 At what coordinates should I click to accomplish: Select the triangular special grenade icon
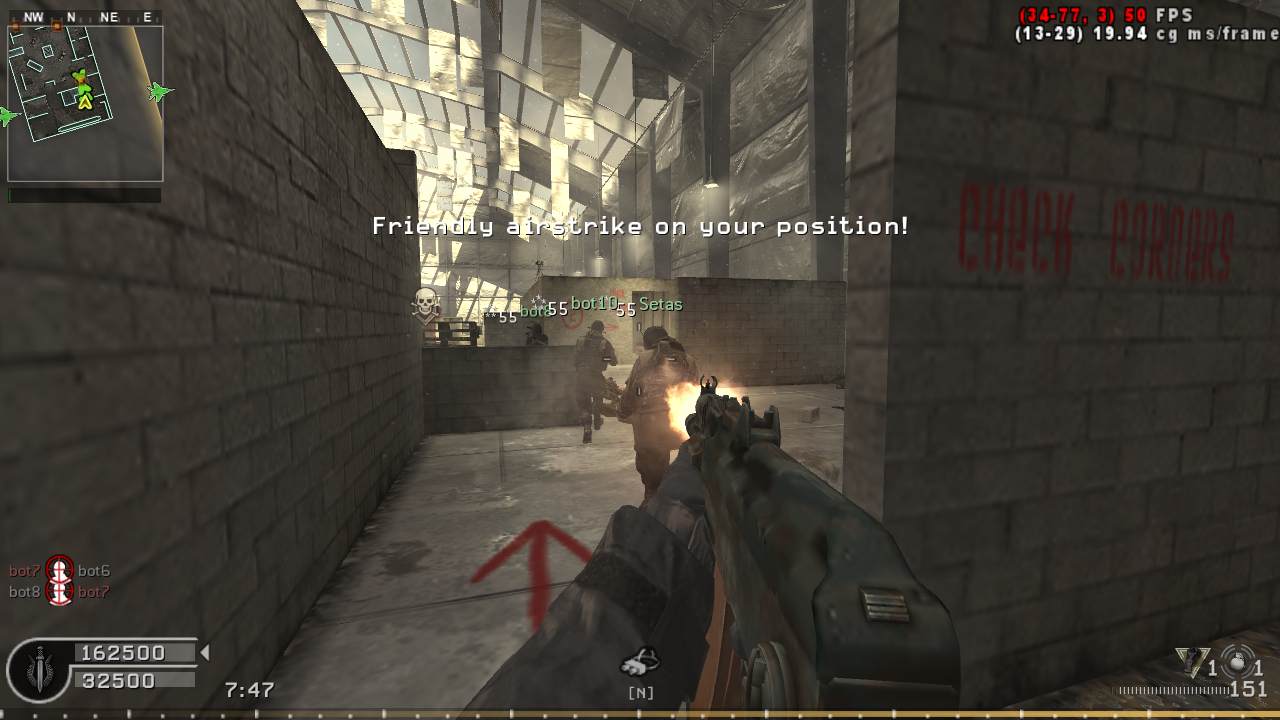coord(1189,660)
